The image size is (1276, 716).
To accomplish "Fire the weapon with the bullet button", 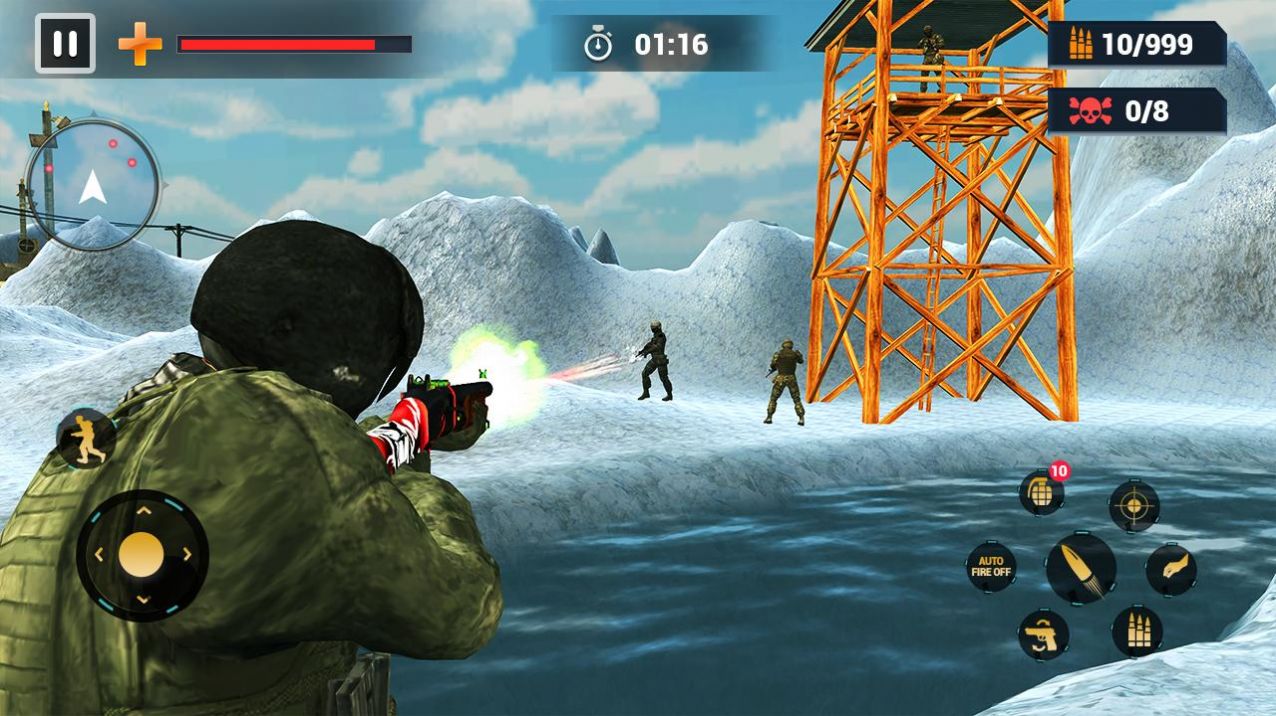I will click(x=1081, y=568).
